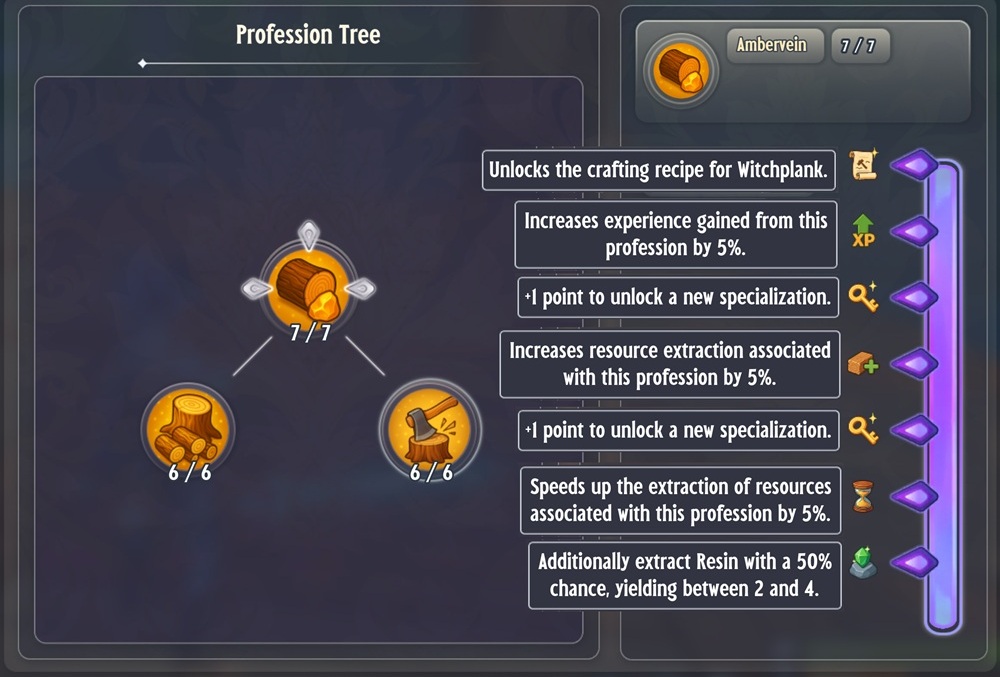Select the tree stump and logs node

click(188, 427)
